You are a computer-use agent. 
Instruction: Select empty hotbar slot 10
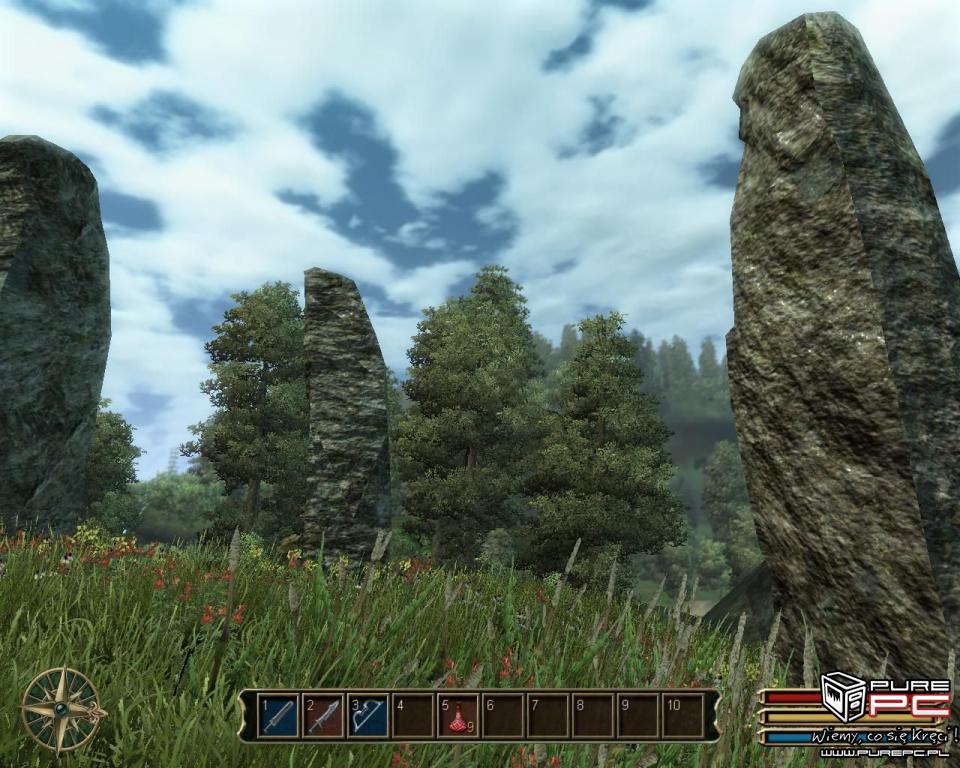click(683, 716)
